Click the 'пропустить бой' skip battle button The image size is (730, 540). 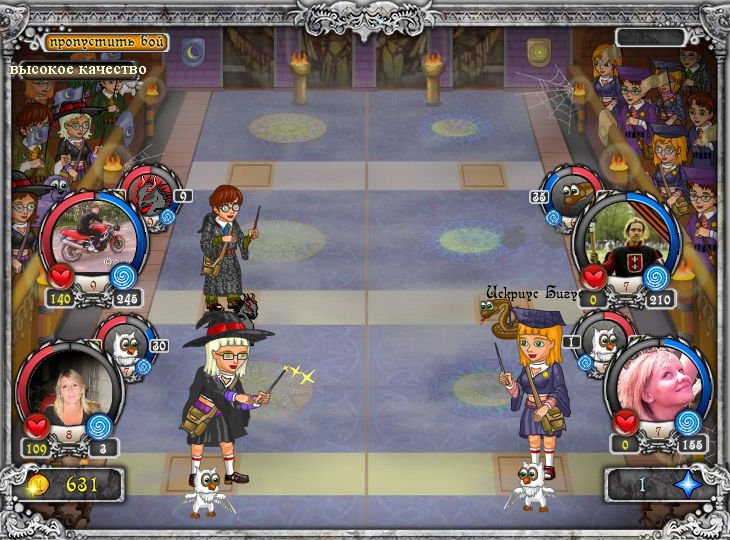(x=105, y=43)
